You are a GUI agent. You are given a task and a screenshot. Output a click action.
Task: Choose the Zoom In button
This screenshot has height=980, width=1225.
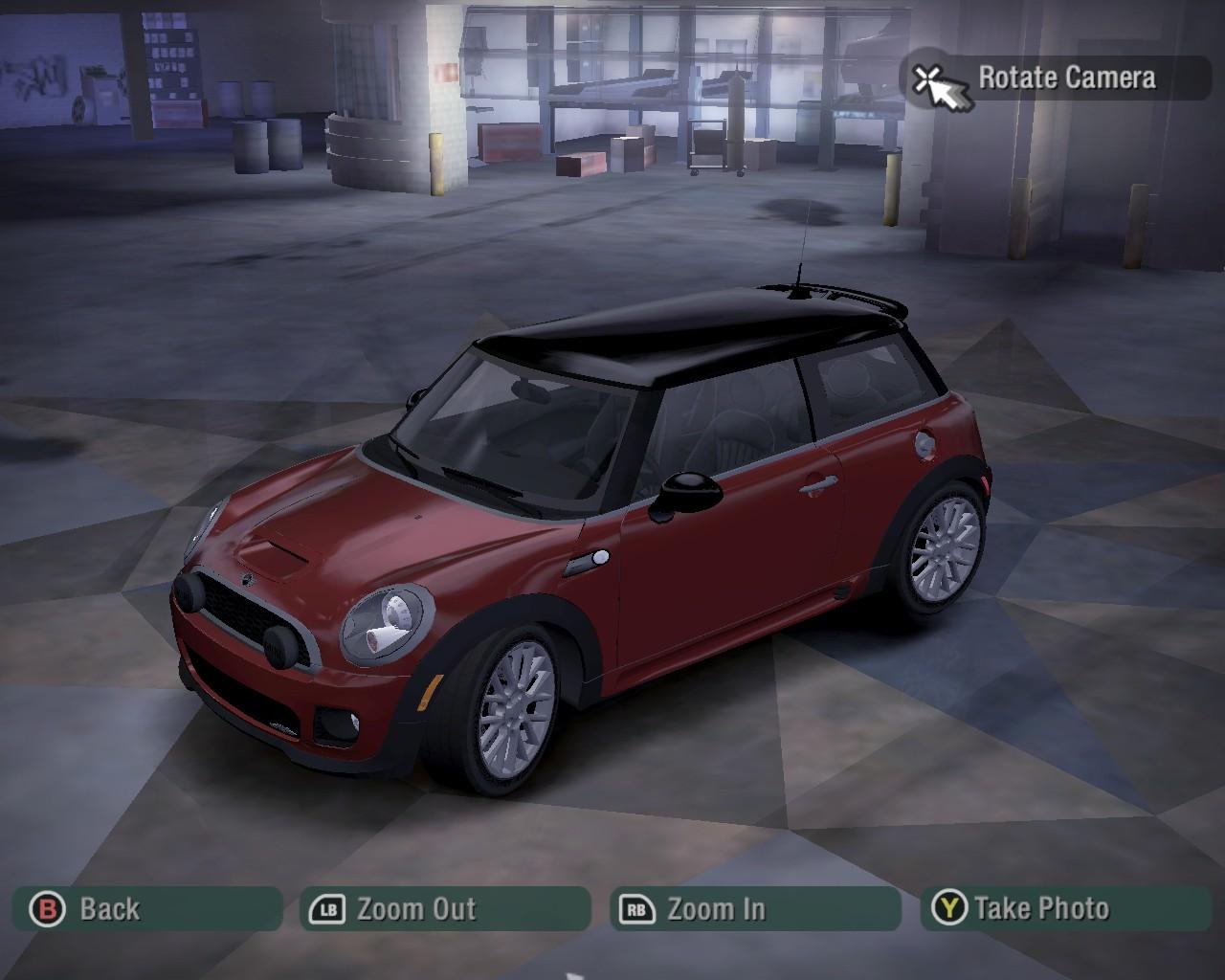point(755,909)
